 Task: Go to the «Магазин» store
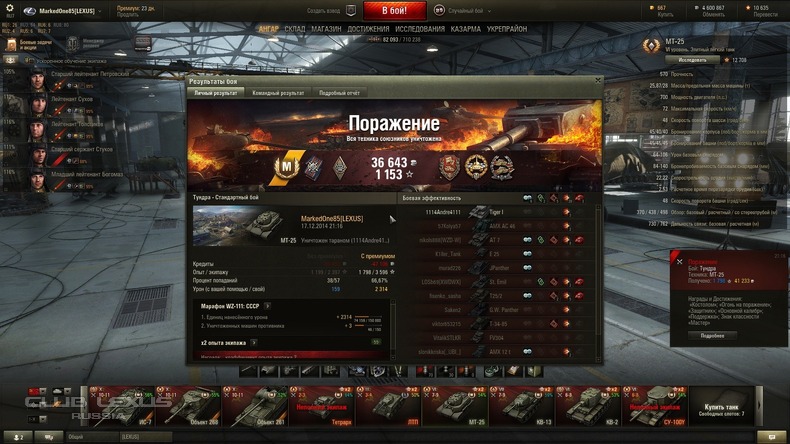[x=326, y=29]
